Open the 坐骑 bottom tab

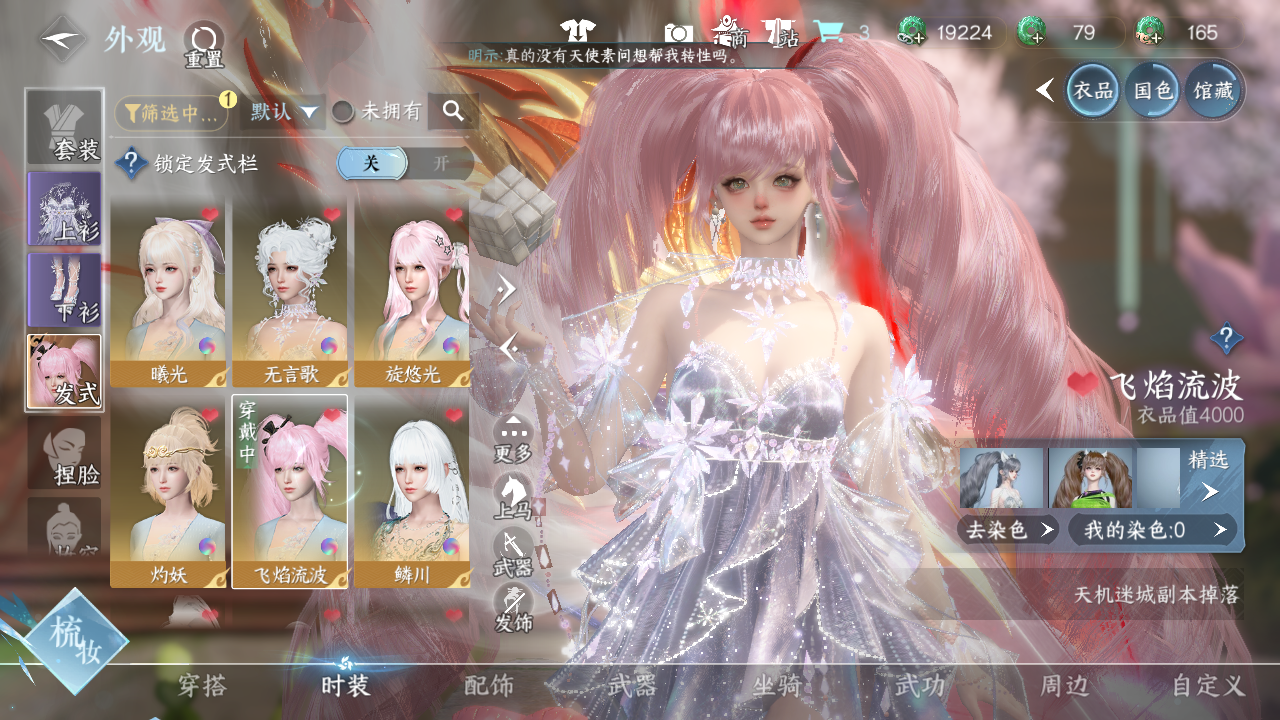[777, 685]
